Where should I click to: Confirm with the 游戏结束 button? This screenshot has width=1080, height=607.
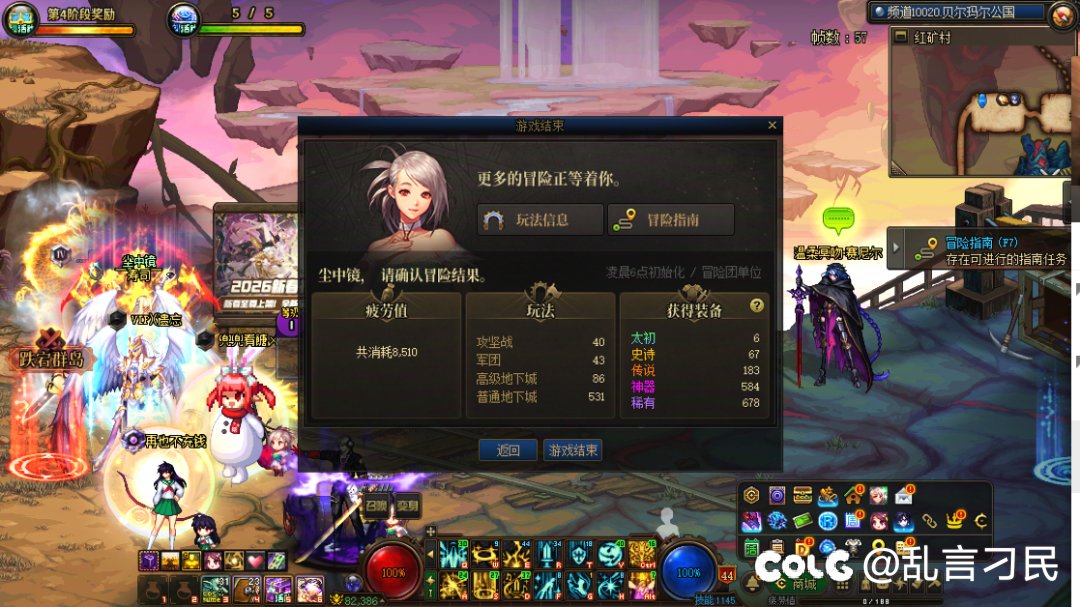click(573, 450)
